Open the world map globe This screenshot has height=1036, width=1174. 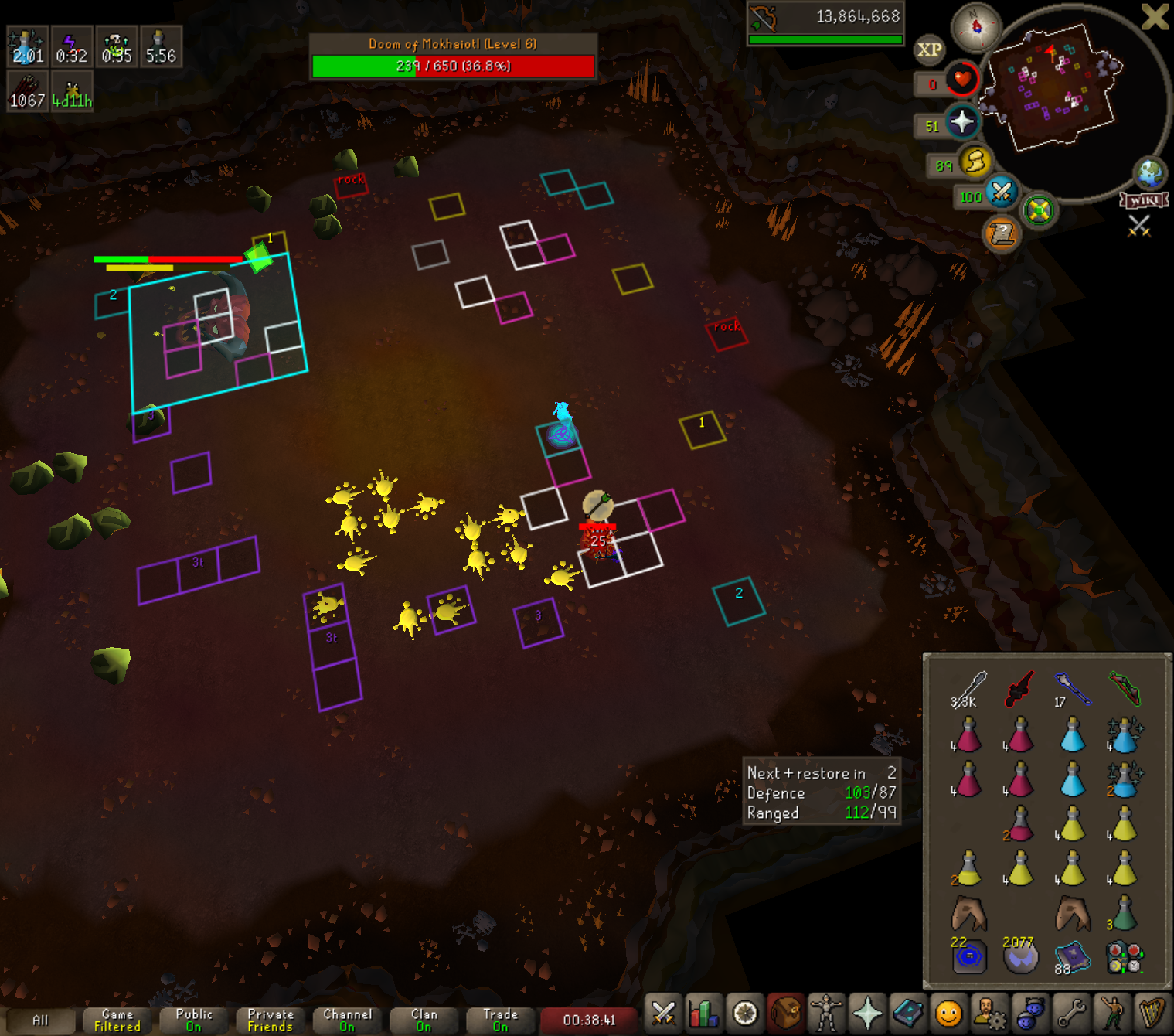(x=1149, y=173)
